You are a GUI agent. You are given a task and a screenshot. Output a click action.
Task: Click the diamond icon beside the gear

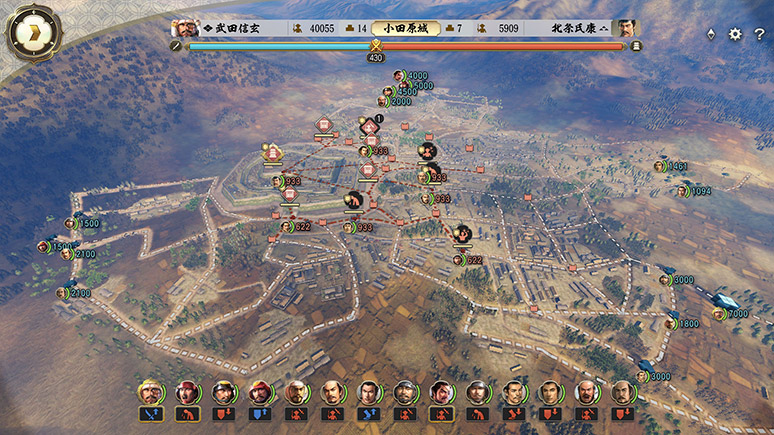pos(711,34)
